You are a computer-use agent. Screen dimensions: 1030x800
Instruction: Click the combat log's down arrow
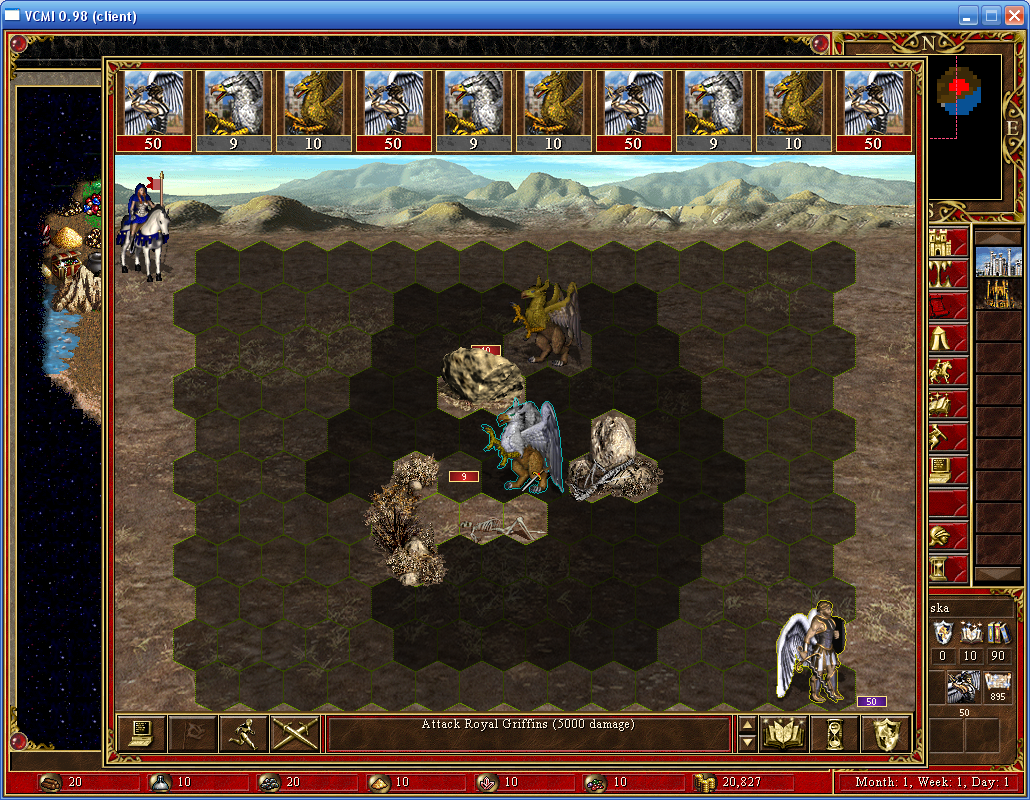point(746,743)
